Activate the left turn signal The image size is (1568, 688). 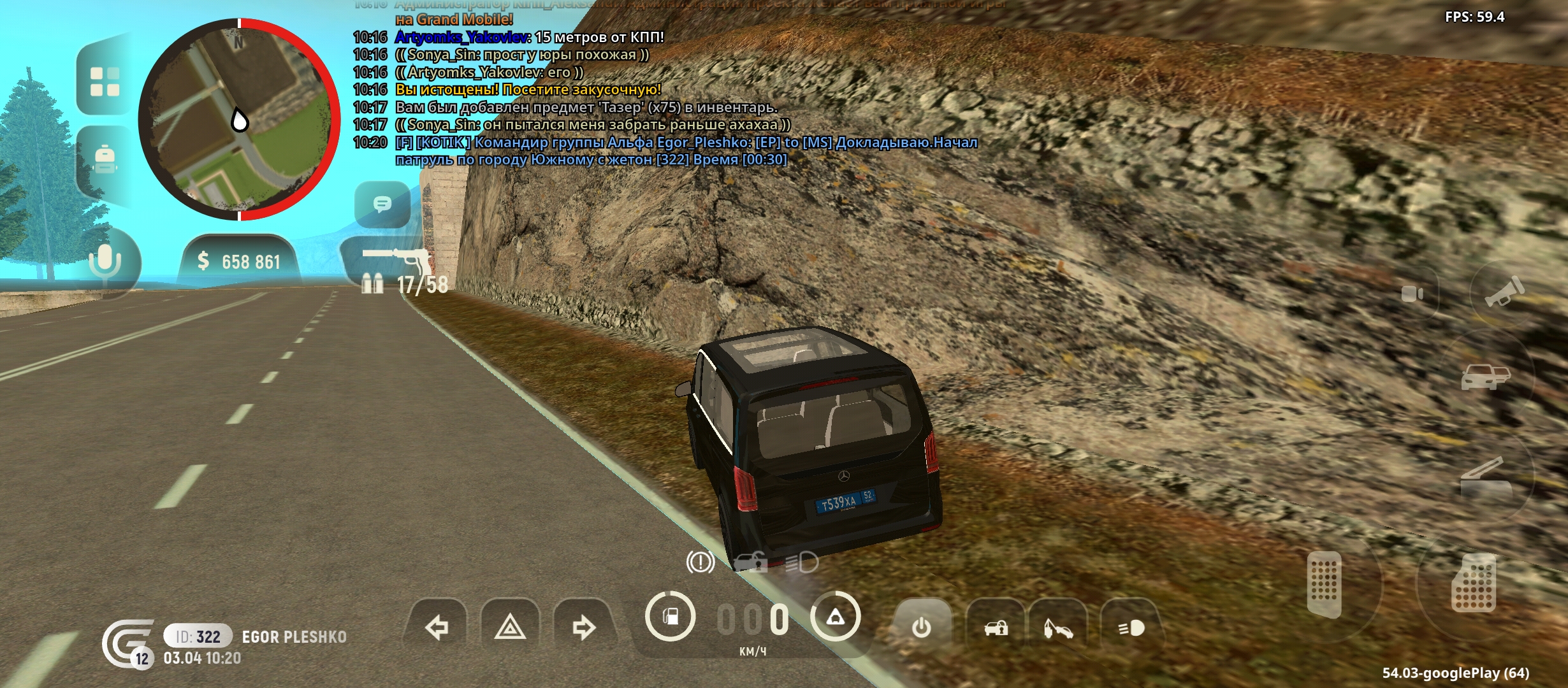[437, 628]
